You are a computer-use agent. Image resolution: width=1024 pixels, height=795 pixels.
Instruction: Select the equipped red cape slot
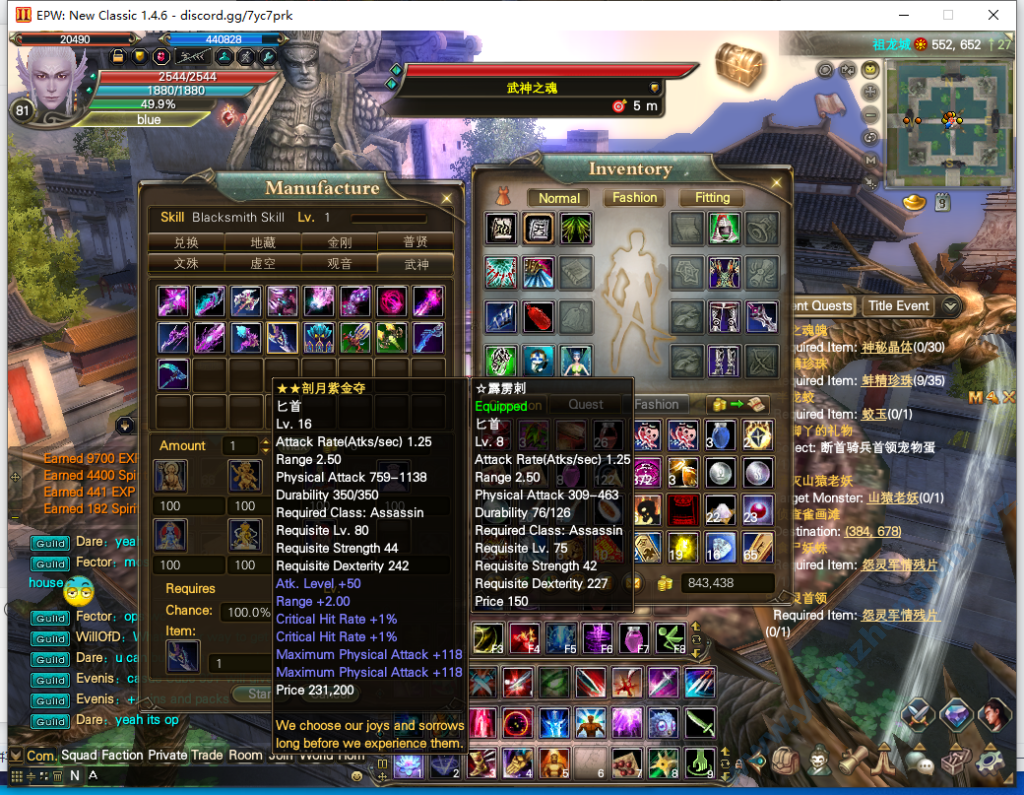click(538, 317)
